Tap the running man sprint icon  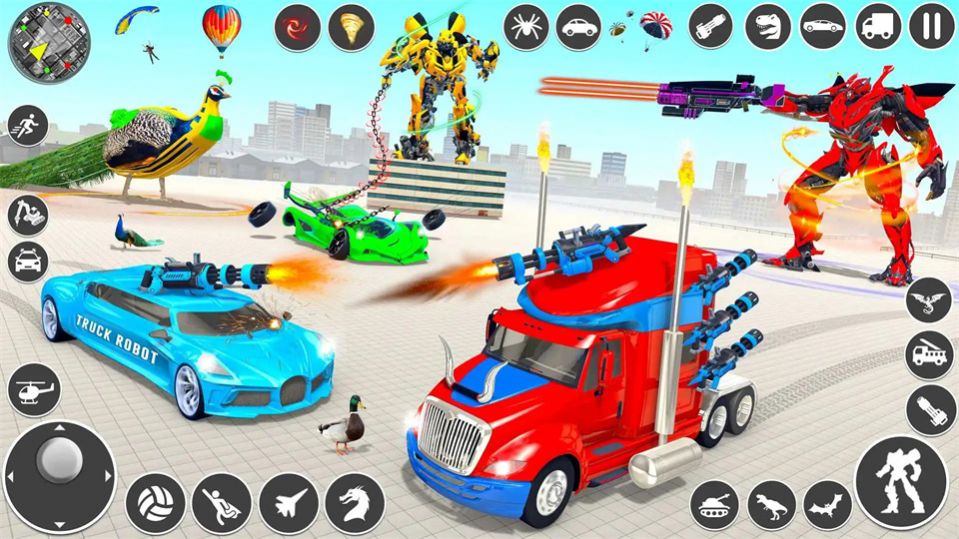pyautogui.click(x=27, y=127)
